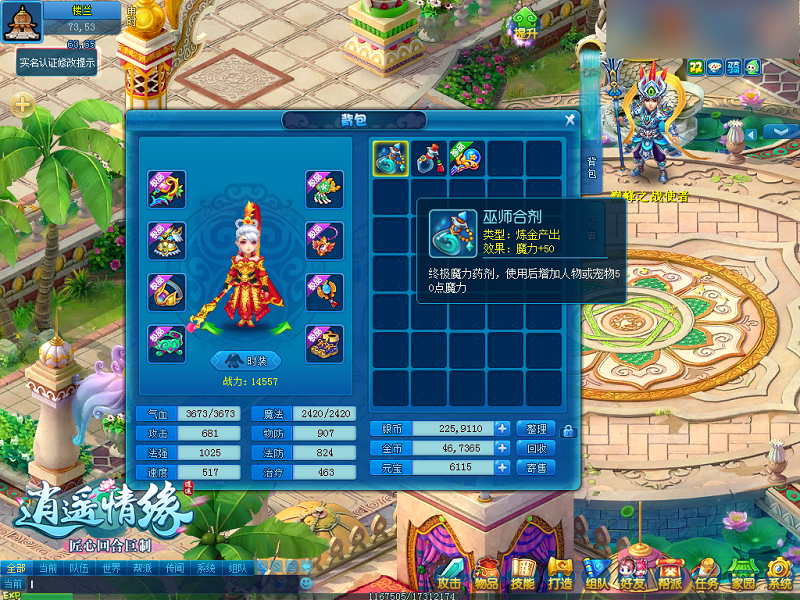Sort the bag with 整理
The image size is (800, 600).
(536, 428)
